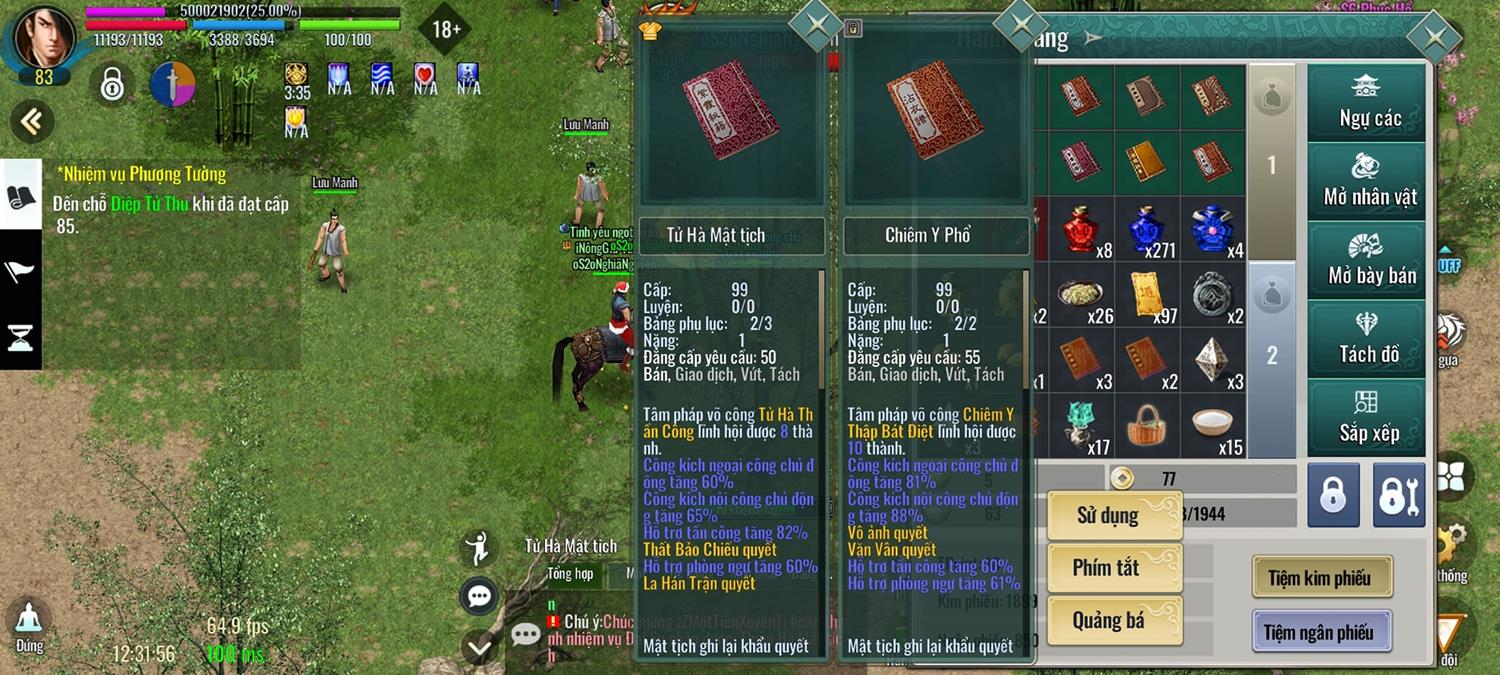Screen dimensions: 1500x675
Task: Select the red potion stack x8
Action: tap(1081, 229)
